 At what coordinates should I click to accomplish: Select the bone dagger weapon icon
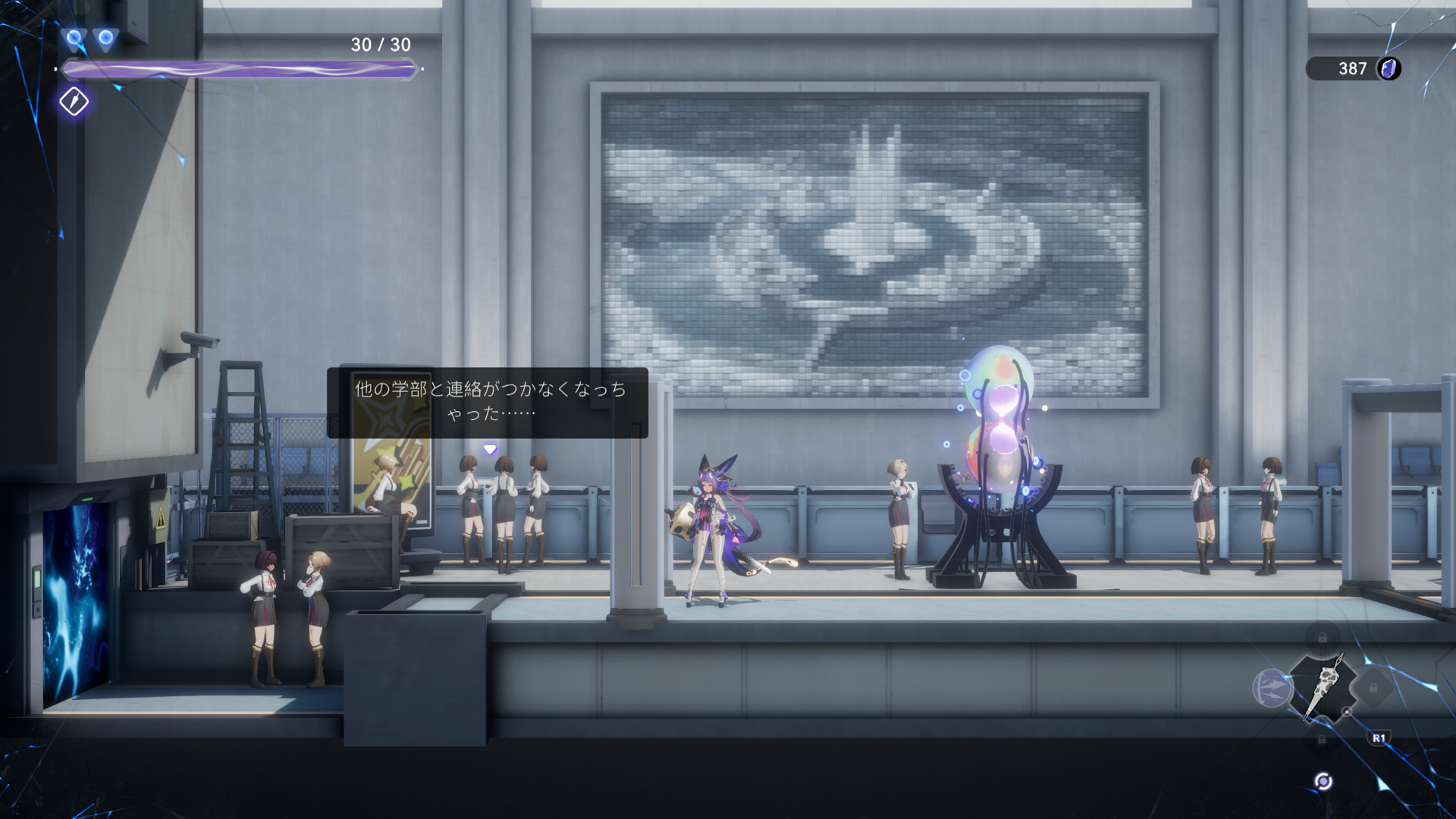point(1323,687)
